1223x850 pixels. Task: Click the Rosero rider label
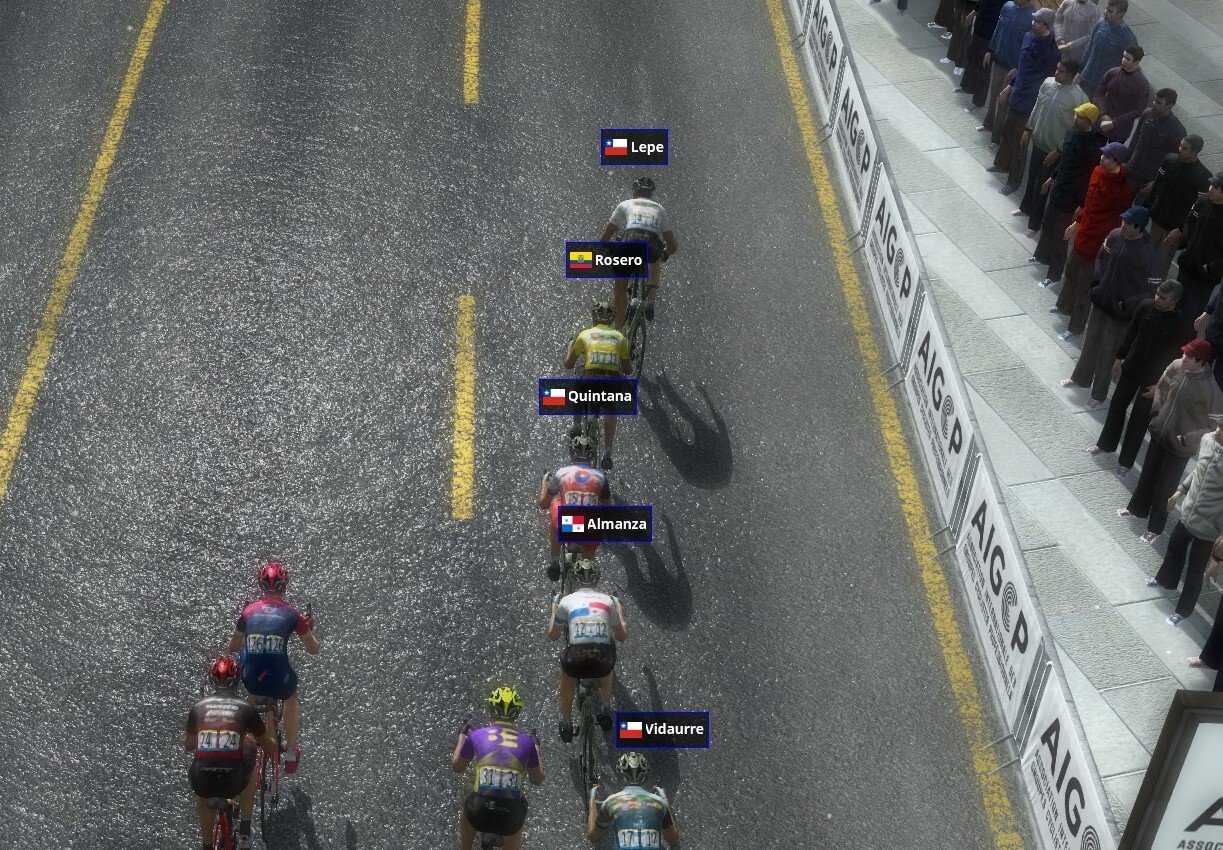[606, 260]
